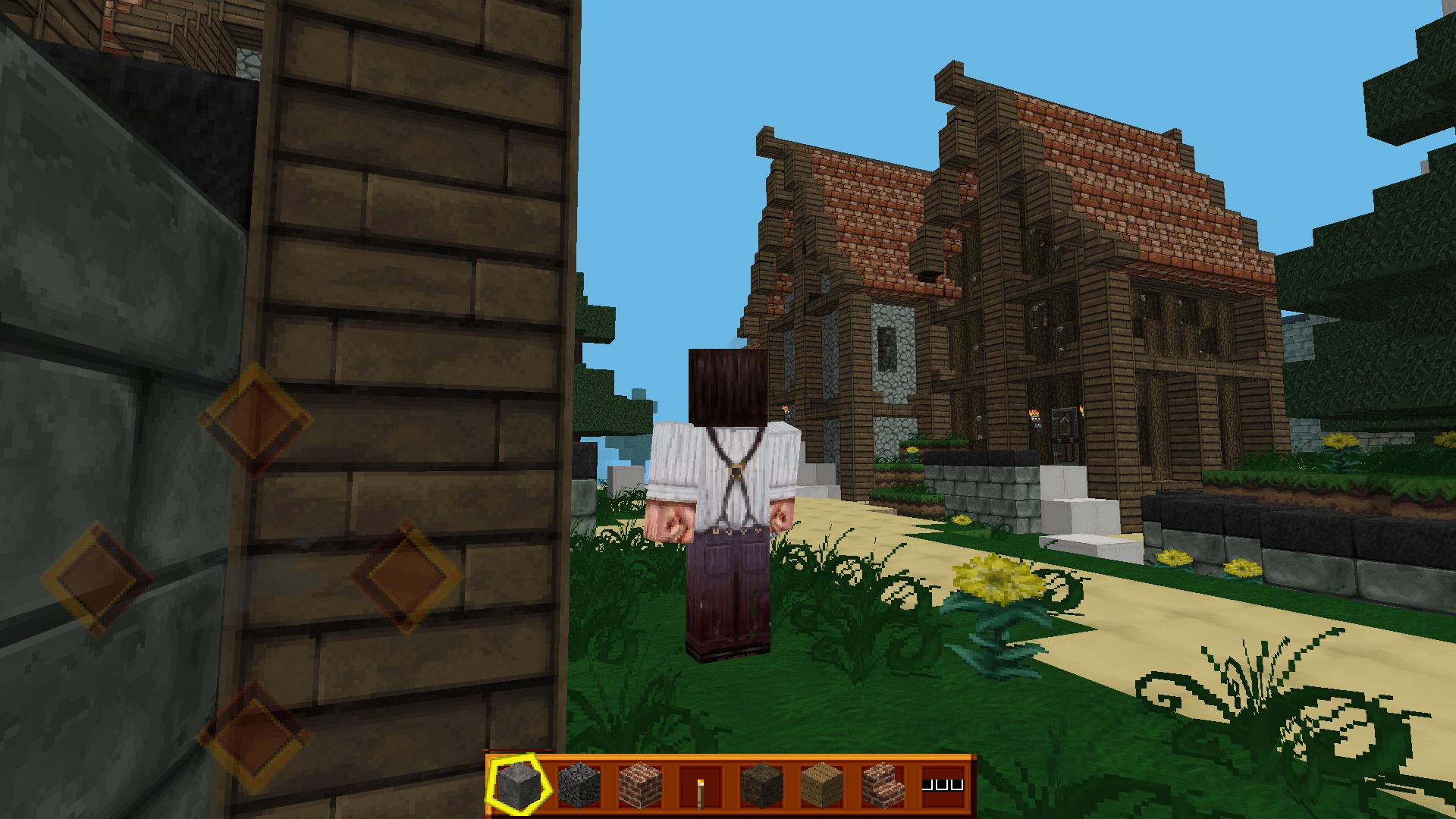
Task: Toggle the house's front door open
Action: point(1065,436)
